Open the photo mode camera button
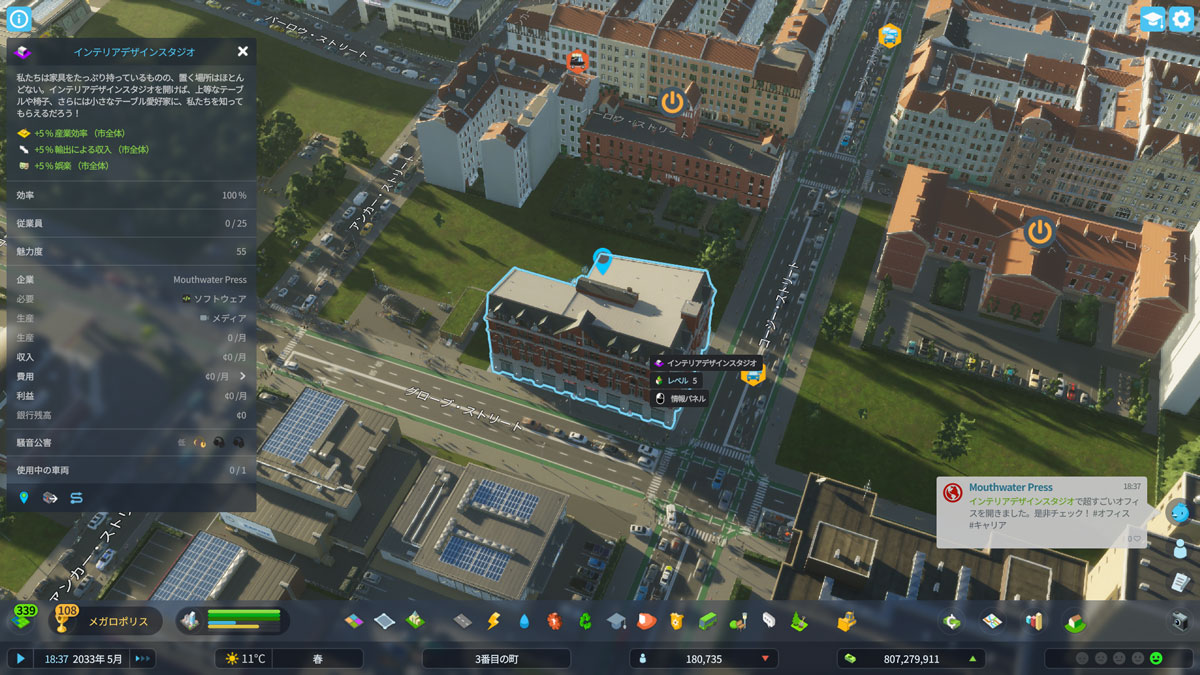1200x675 pixels. pyautogui.click(x=1180, y=621)
